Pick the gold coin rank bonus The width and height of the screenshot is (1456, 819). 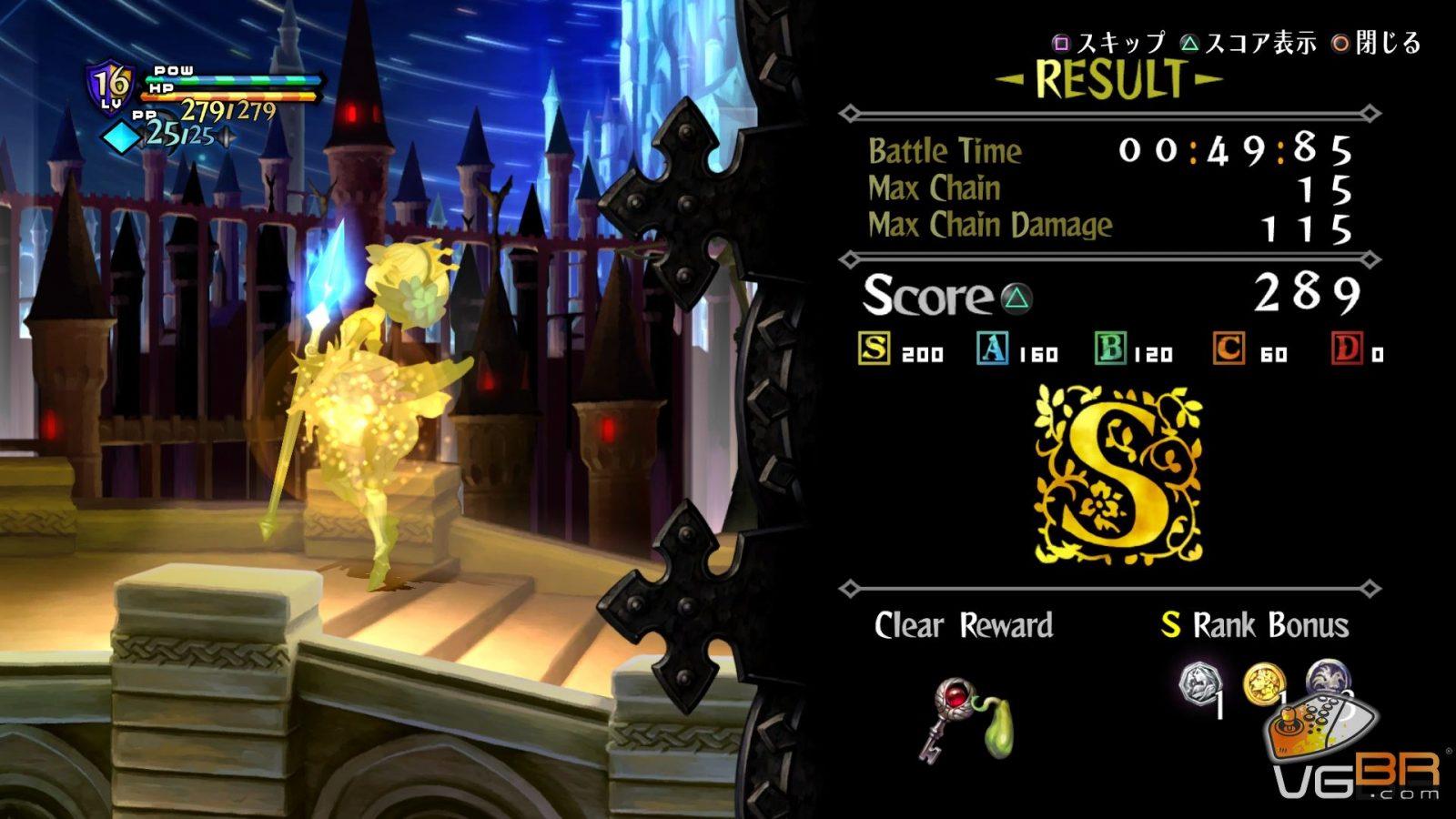click(x=1263, y=684)
